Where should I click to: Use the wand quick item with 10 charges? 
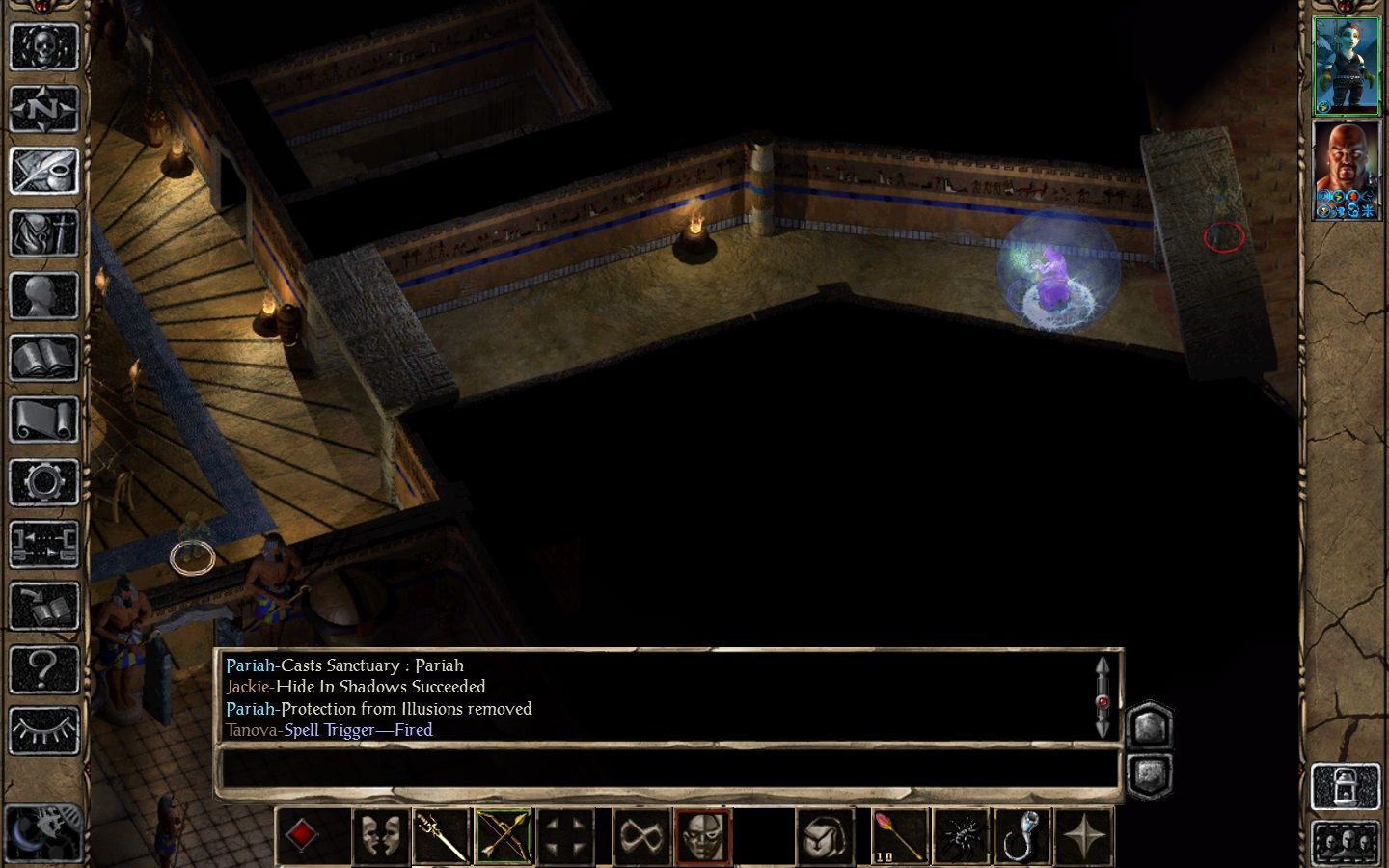pyautogui.click(x=899, y=836)
